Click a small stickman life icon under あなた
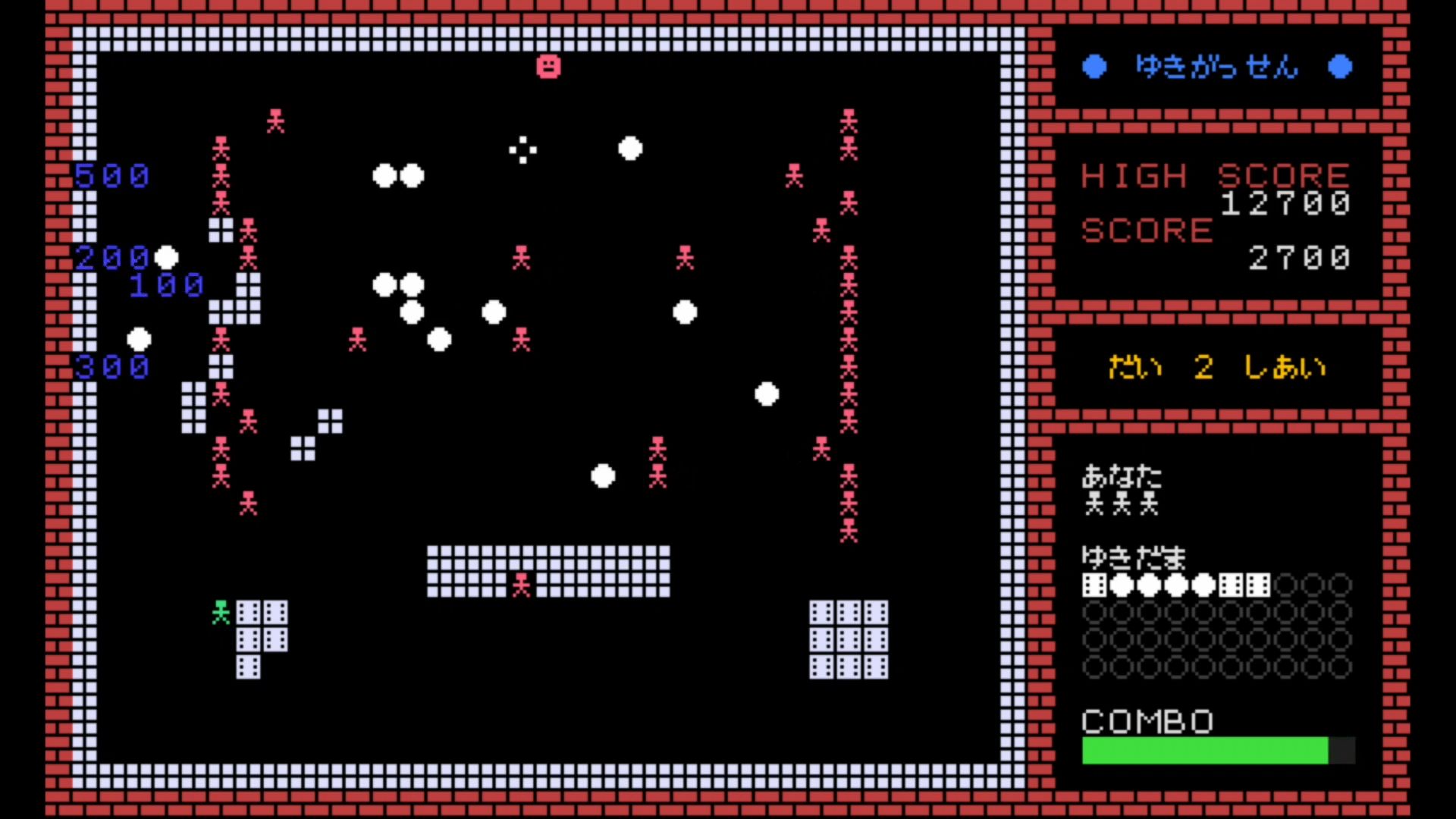1456x819 pixels. tap(1094, 504)
